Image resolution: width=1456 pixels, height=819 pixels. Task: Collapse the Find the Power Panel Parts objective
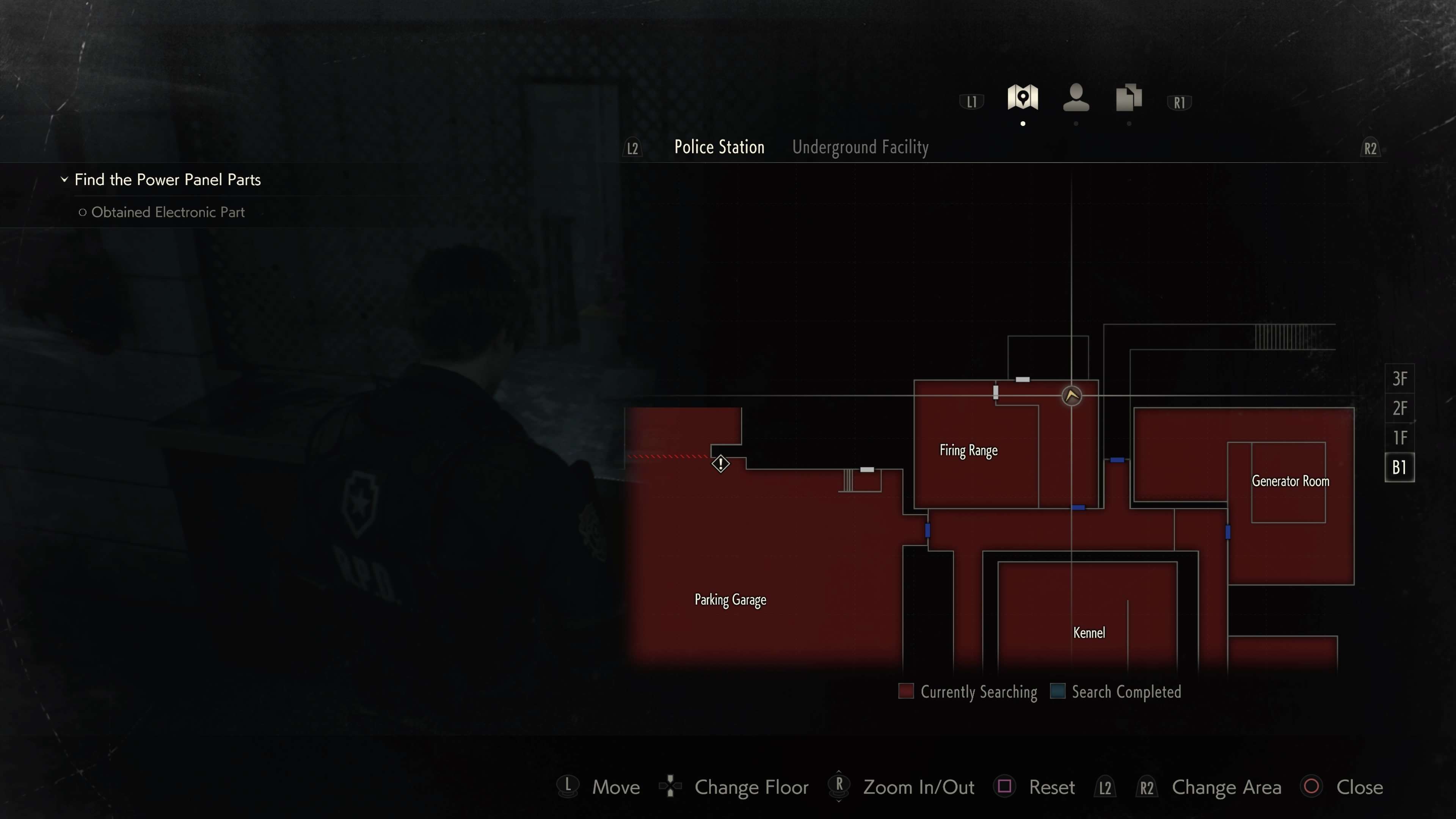coord(64,180)
